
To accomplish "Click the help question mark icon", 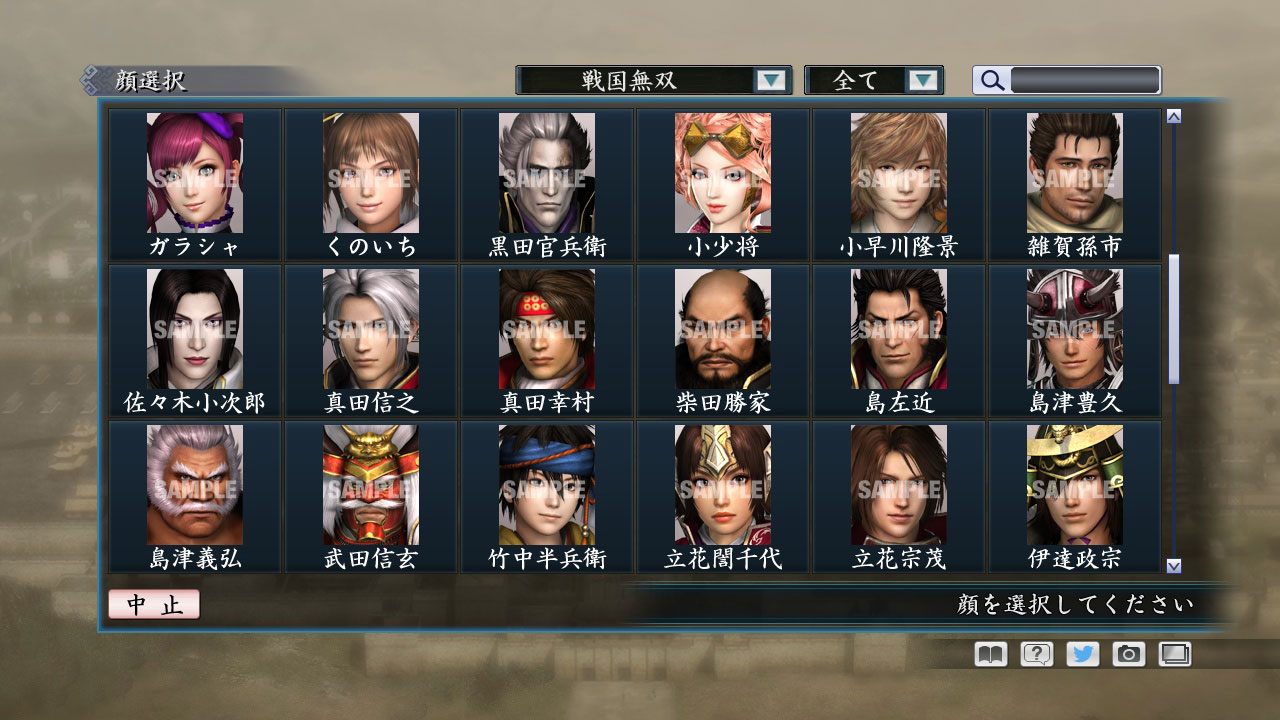I will click(x=1035, y=654).
